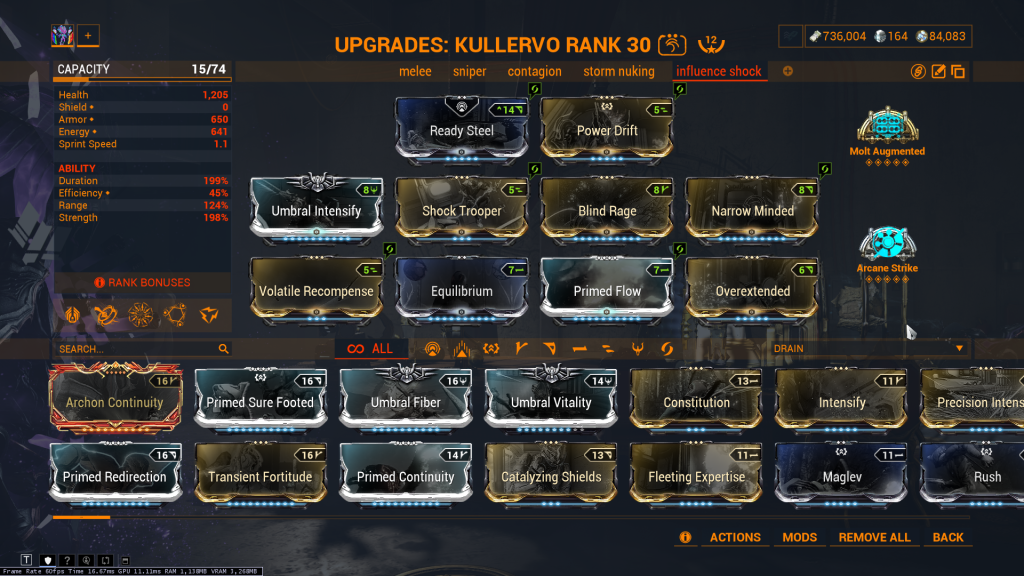Screen dimensions: 1024x576
Task: Open the Drain sort dropdown
Action: point(866,348)
